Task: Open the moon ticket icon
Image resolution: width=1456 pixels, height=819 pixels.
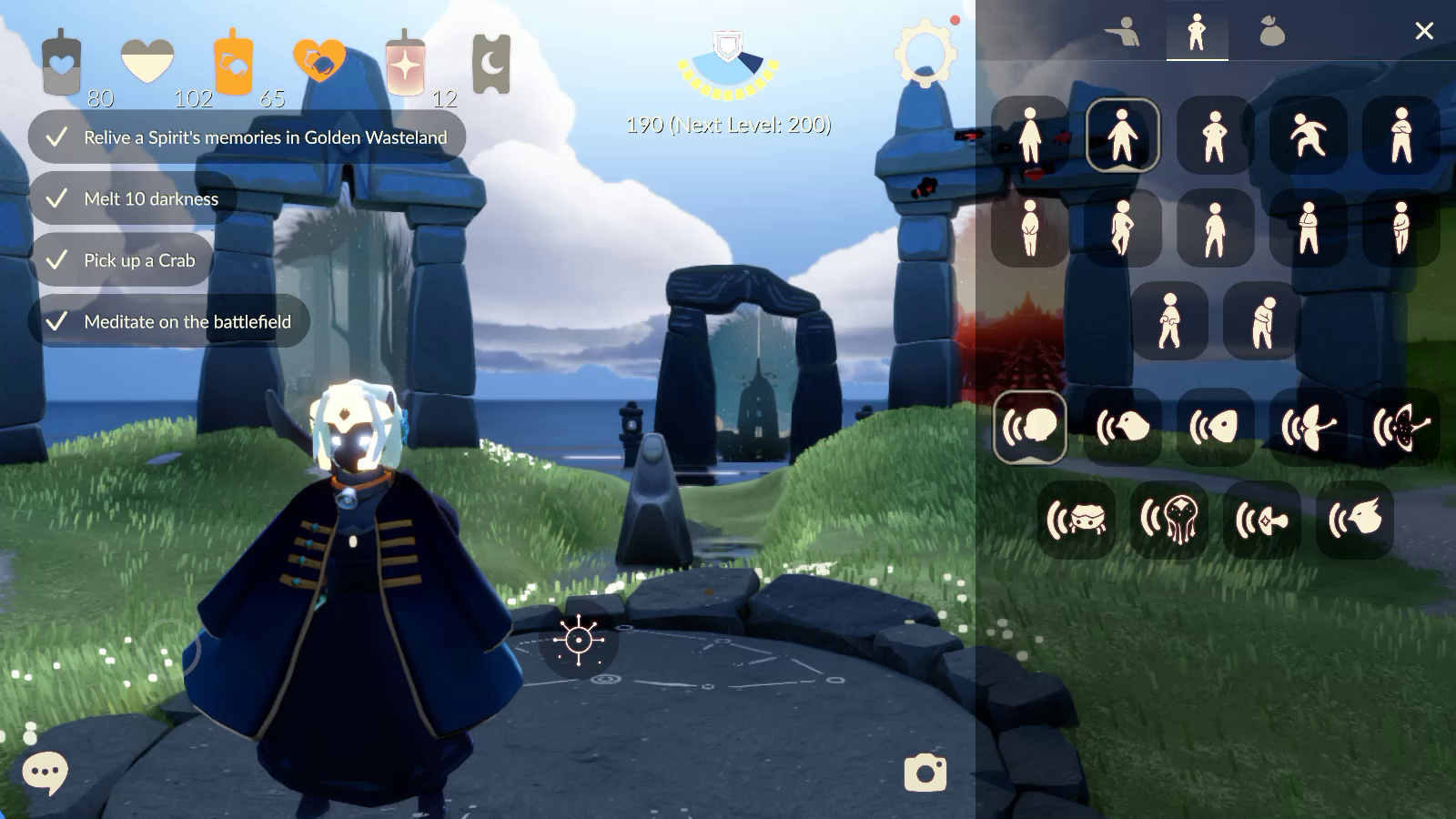Action: (490, 64)
